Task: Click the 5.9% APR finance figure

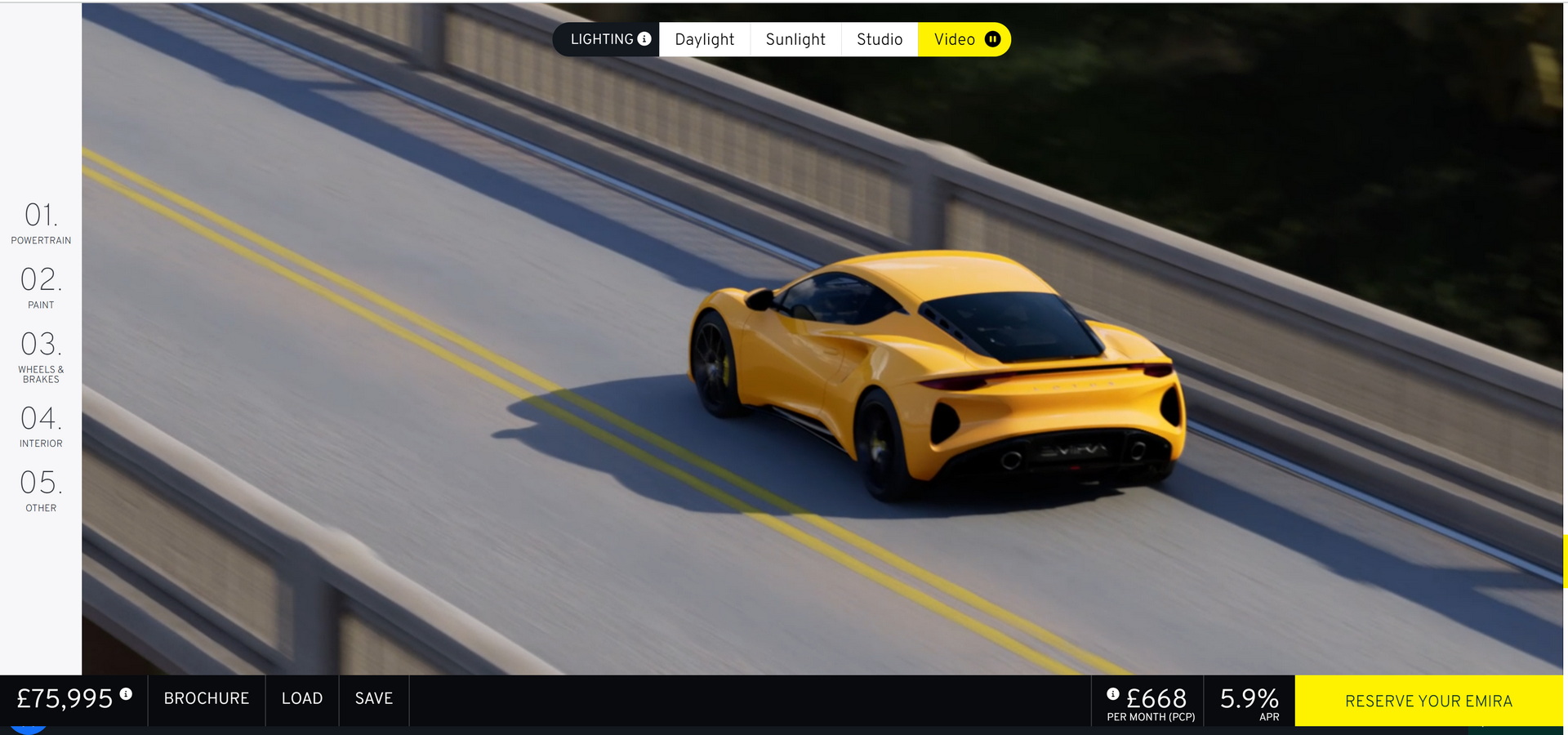Action: point(1249,699)
